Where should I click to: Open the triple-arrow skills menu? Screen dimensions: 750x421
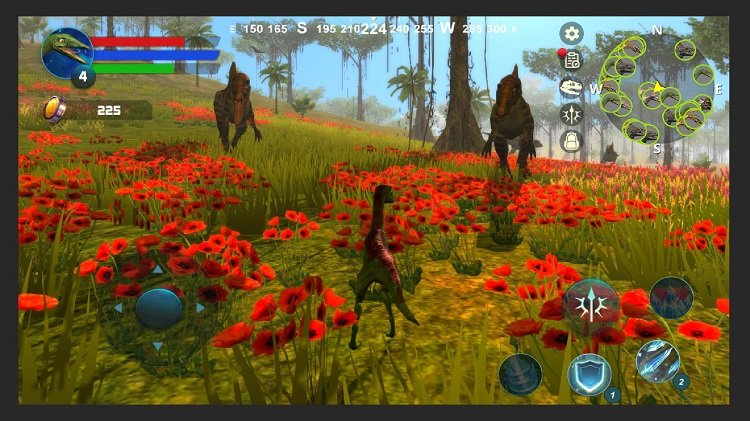point(571,115)
